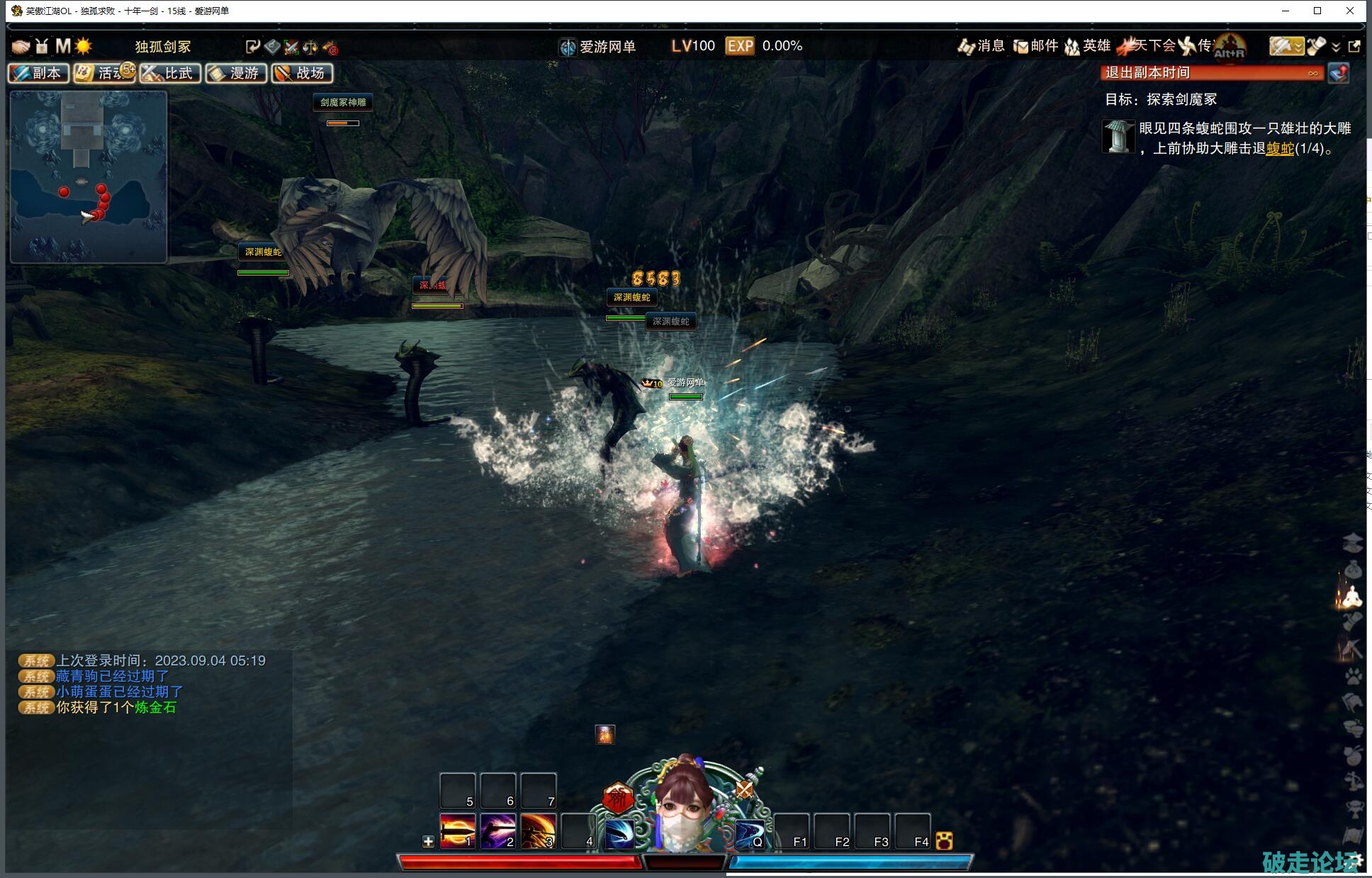Open the paw print pet button
Image resolution: width=1372 pixels, height=878 pixels.
[x=1353, y=675]
